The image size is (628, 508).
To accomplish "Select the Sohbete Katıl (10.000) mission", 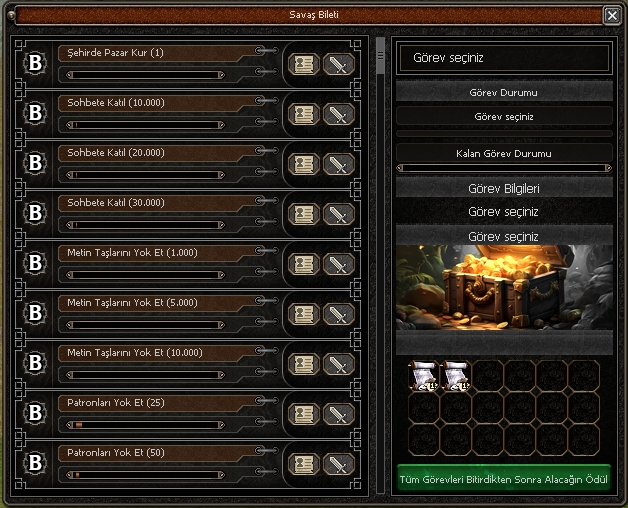I will click(x=150, y=103).
